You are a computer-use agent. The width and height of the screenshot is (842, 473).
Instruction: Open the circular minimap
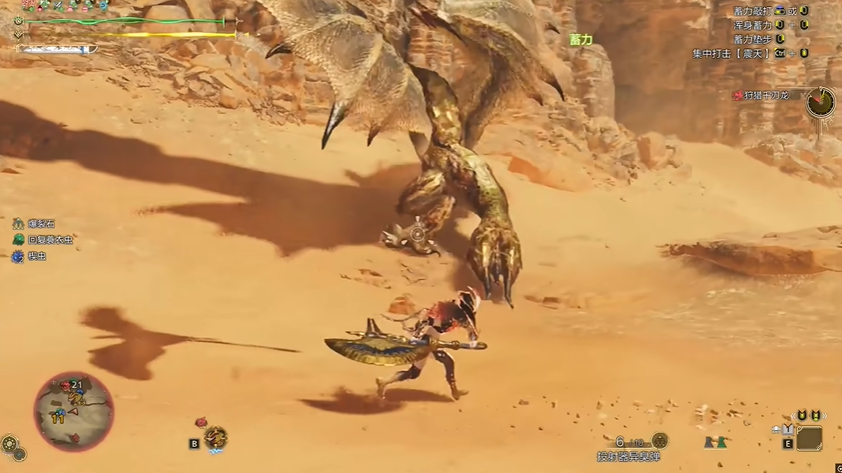[73, 411]
